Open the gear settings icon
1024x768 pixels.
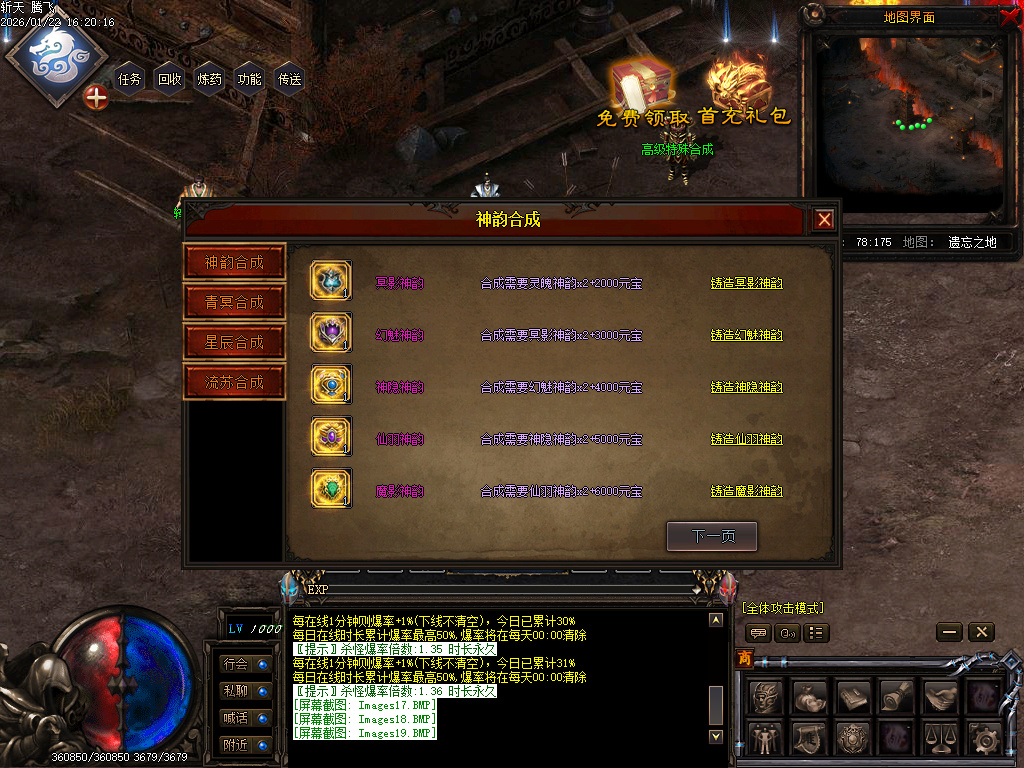coord(985,739)
